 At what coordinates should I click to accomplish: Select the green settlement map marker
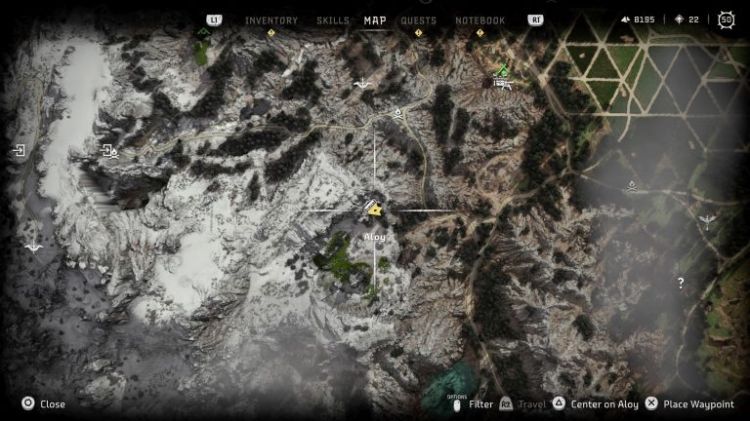(x=503, y=70)
